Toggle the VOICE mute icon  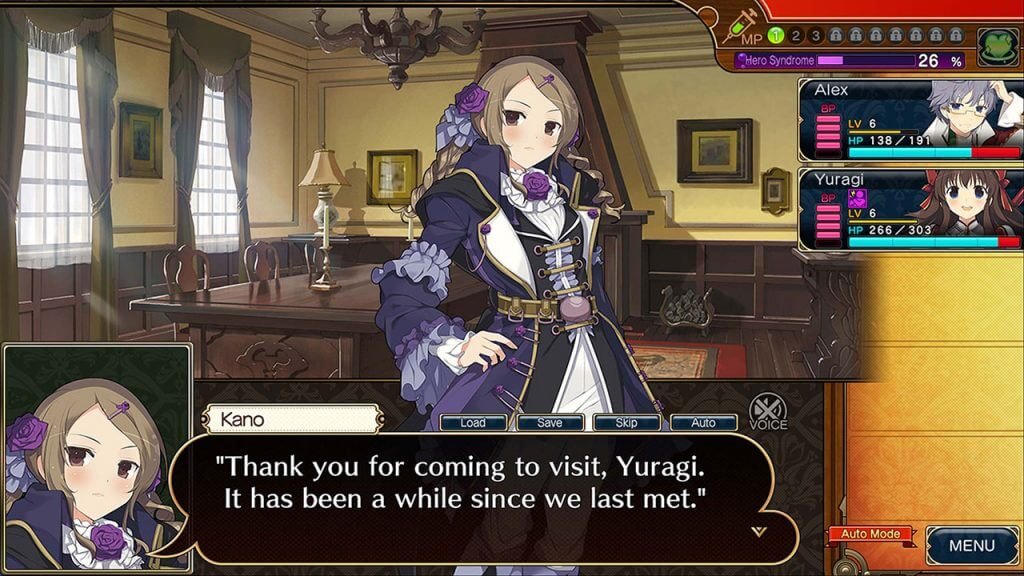[768, 411]
